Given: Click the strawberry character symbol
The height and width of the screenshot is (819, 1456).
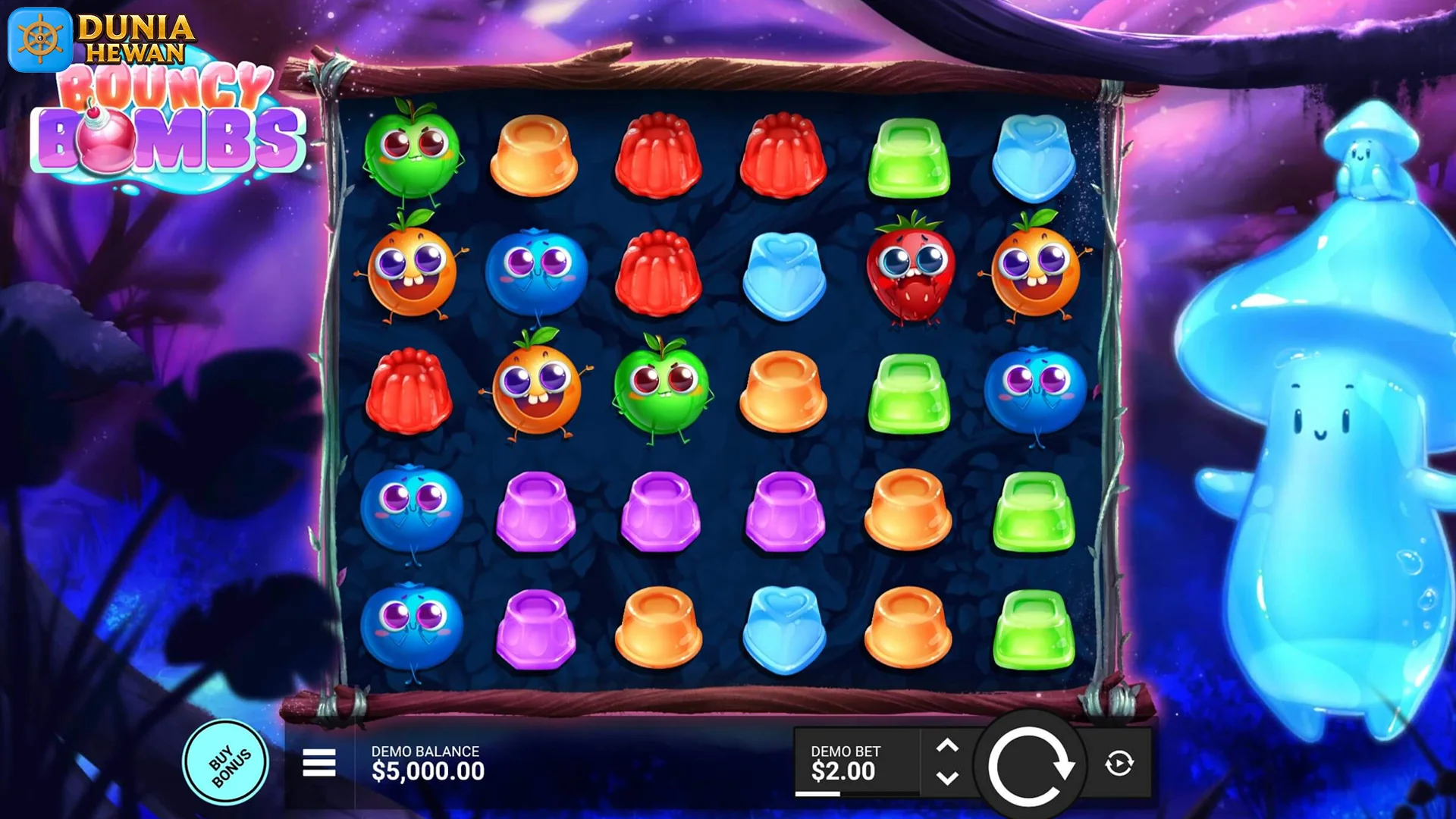Looking at the screenshot, I should [909, 273].
